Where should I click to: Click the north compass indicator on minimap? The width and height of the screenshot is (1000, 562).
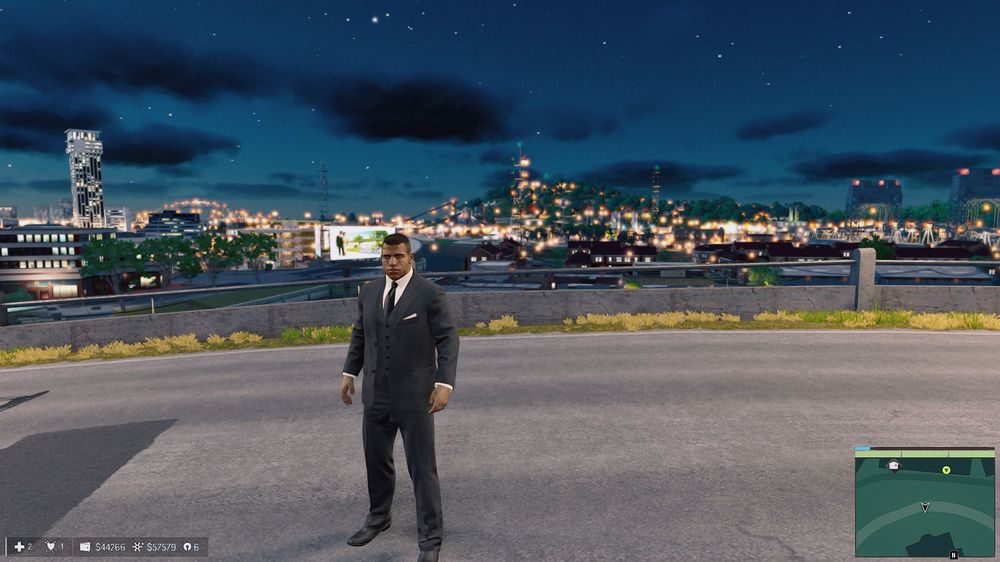953,554
